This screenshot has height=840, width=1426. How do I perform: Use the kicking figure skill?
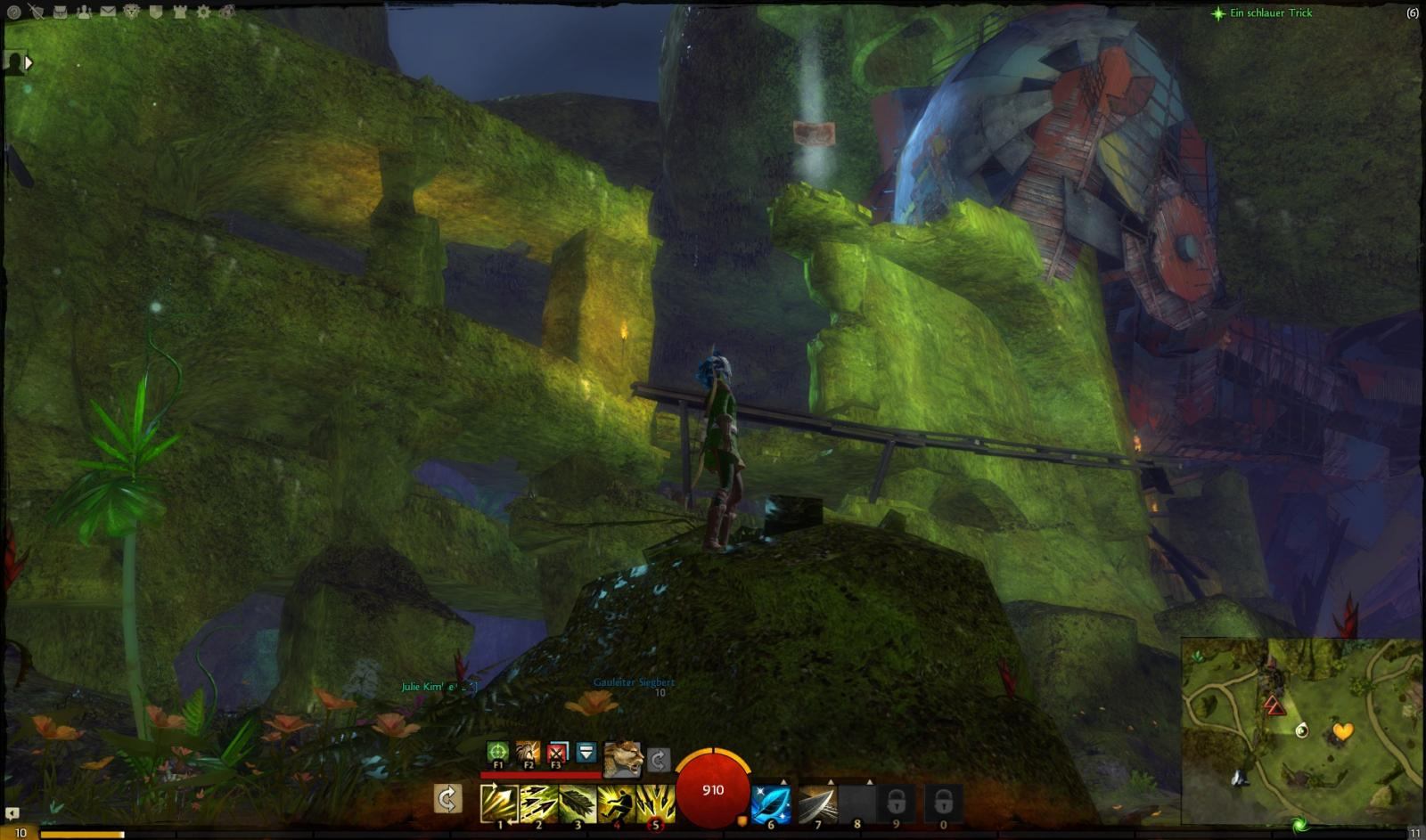click(x=616, y=803)
